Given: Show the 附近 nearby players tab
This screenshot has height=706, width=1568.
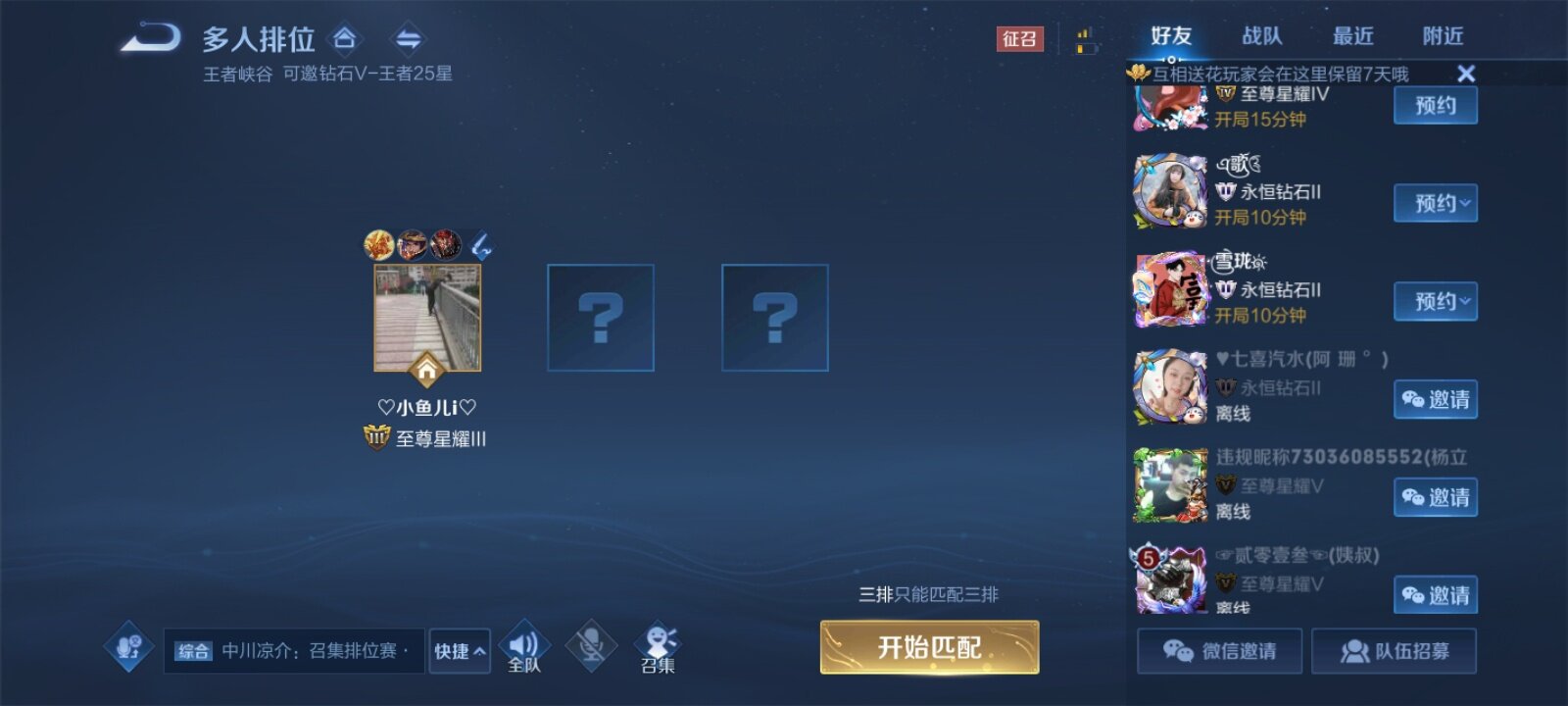Looking at the screenshot, I should pos(1443,36).
